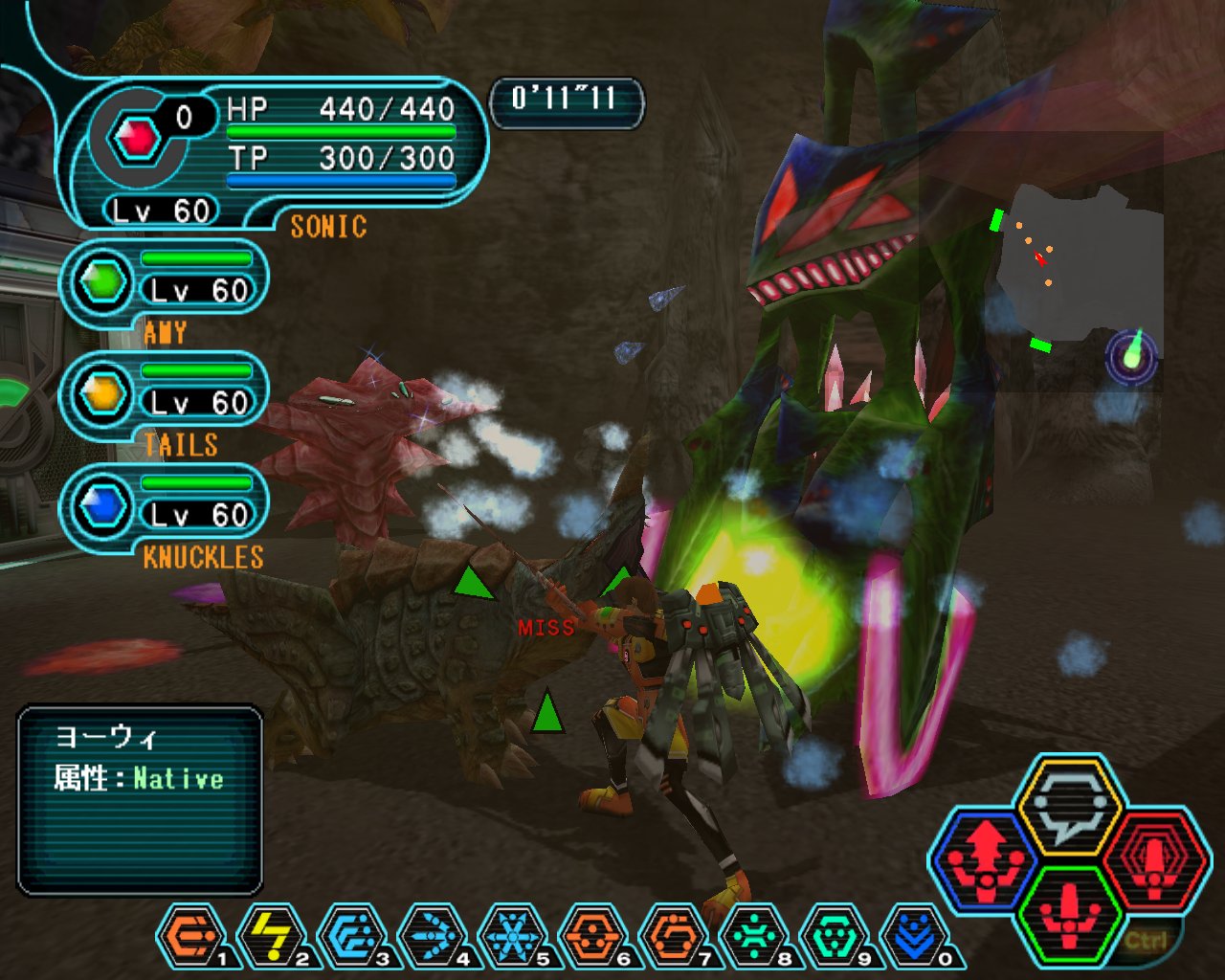Activate the blue chevron technique in slot 0

912,936
